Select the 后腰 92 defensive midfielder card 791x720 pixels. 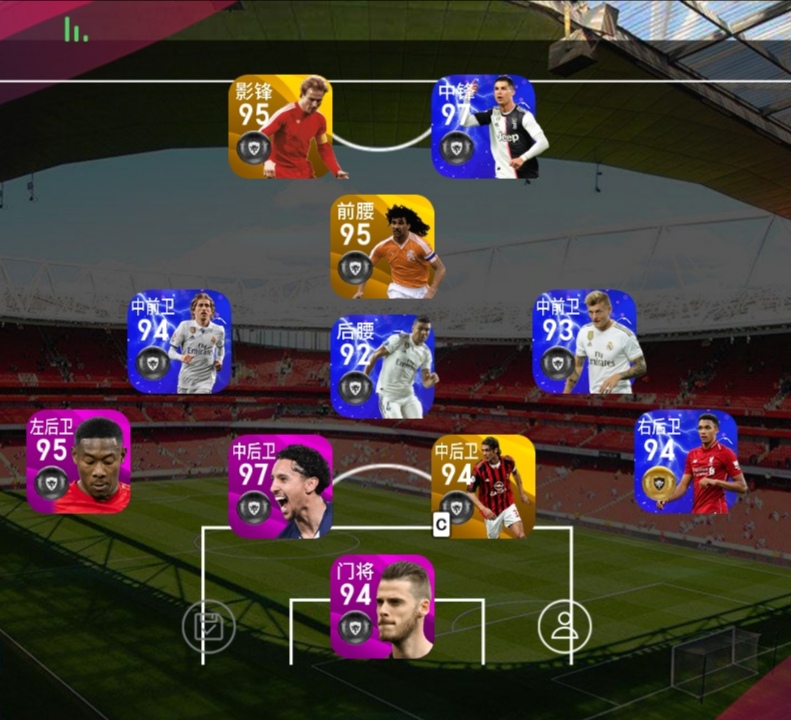point(383,366)
